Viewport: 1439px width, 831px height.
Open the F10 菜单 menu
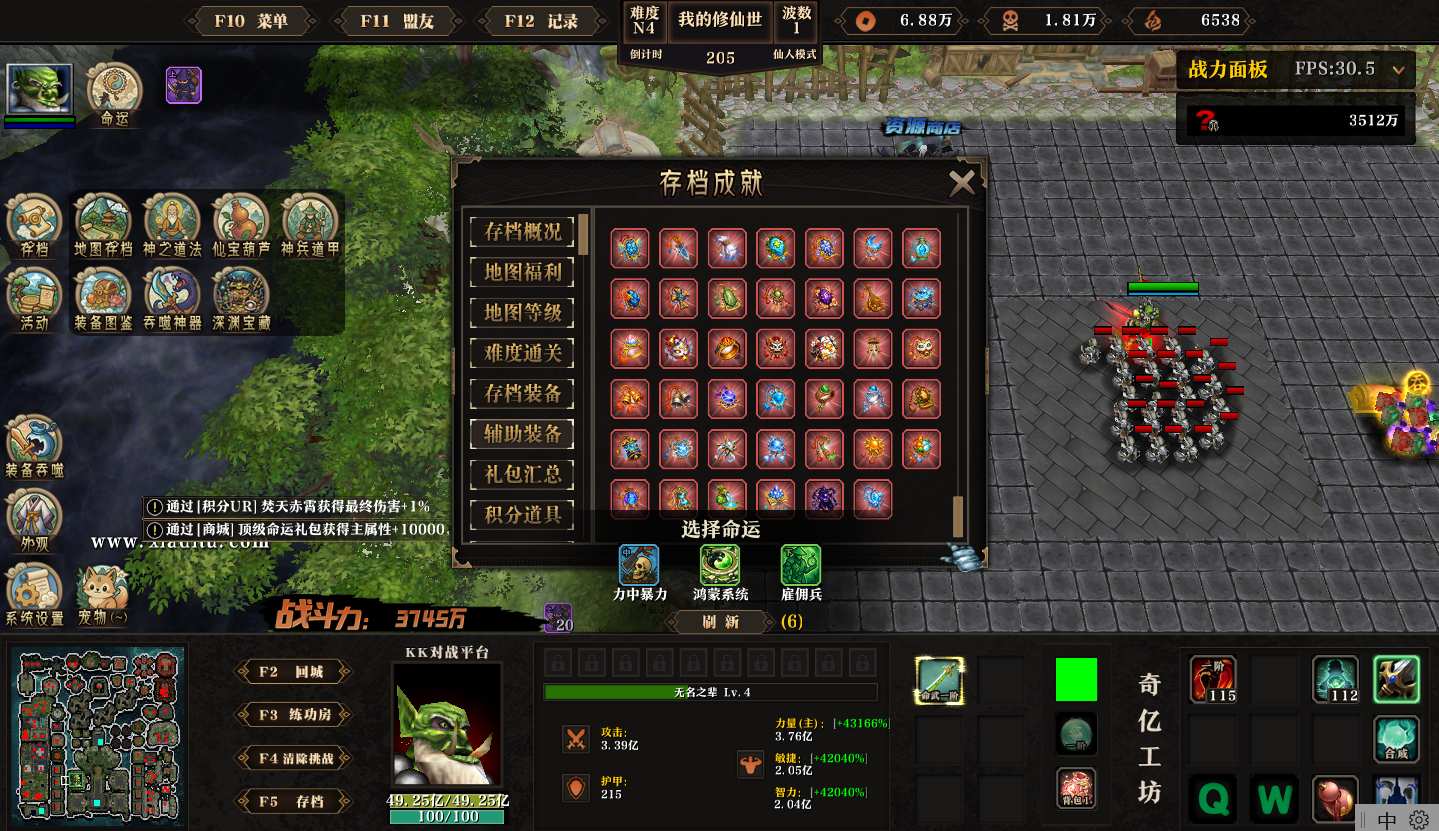pos(250,21)
